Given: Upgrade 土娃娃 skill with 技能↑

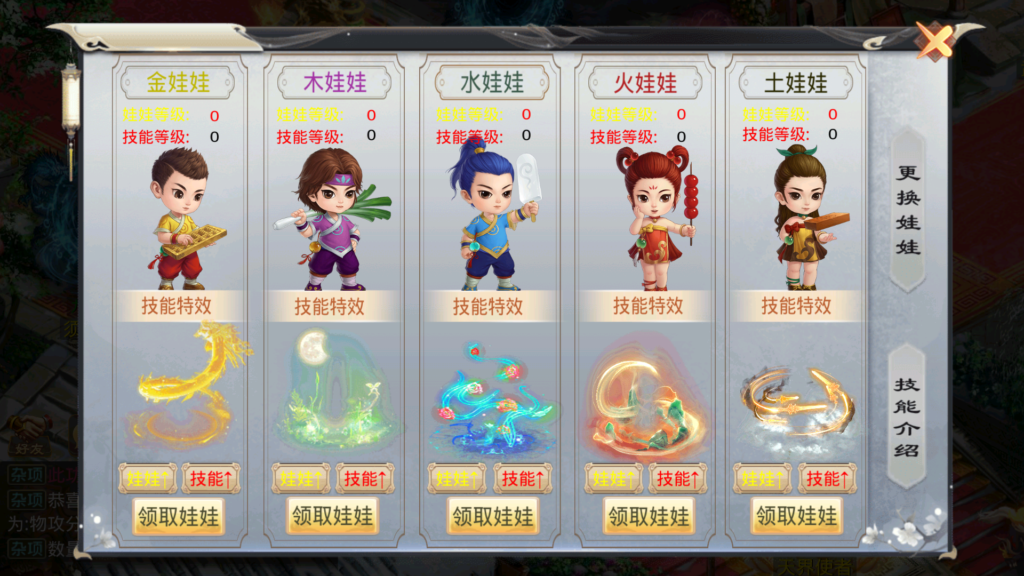Looking at the screenshot, I should click(x=826, y=479).
